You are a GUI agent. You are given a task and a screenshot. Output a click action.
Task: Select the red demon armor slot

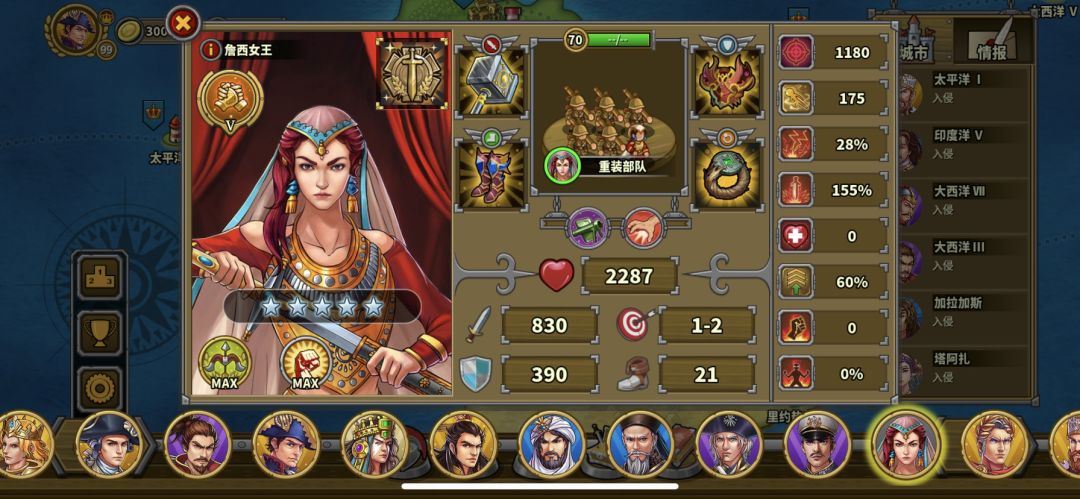click(x=727, y=82)
